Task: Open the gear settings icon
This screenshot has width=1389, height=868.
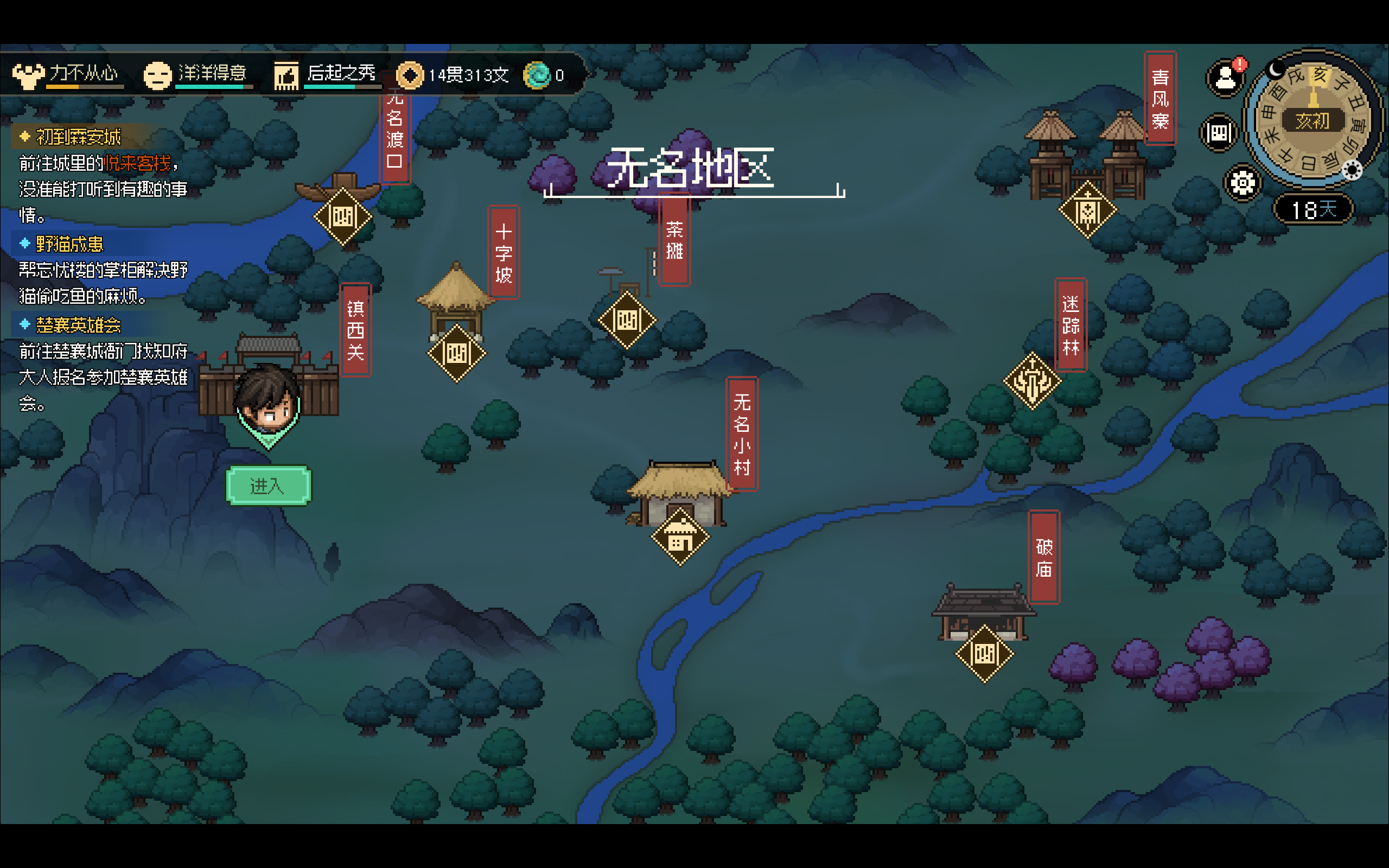Action: coord(1243,184)
